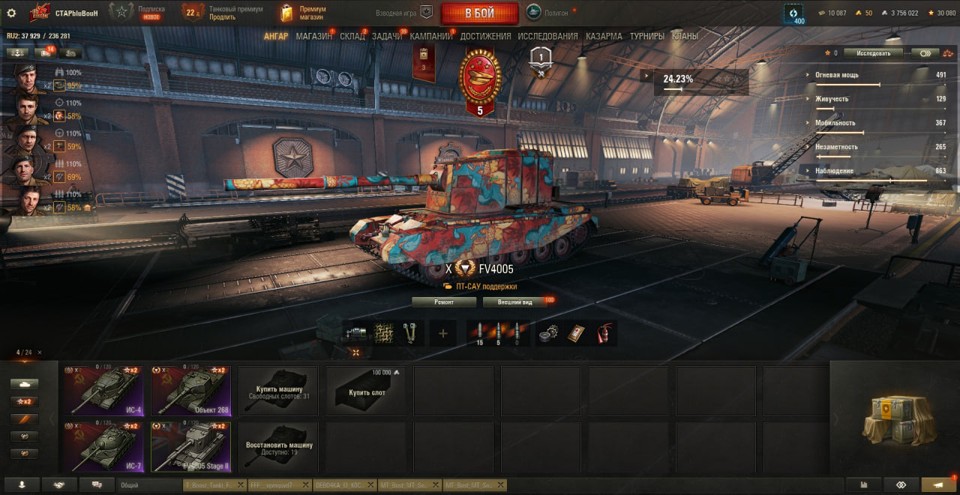The image size is (960, 495).
Task: Switch to the КАЗАРМА tab
Action: pyautogui.click(x=604, y=36)
